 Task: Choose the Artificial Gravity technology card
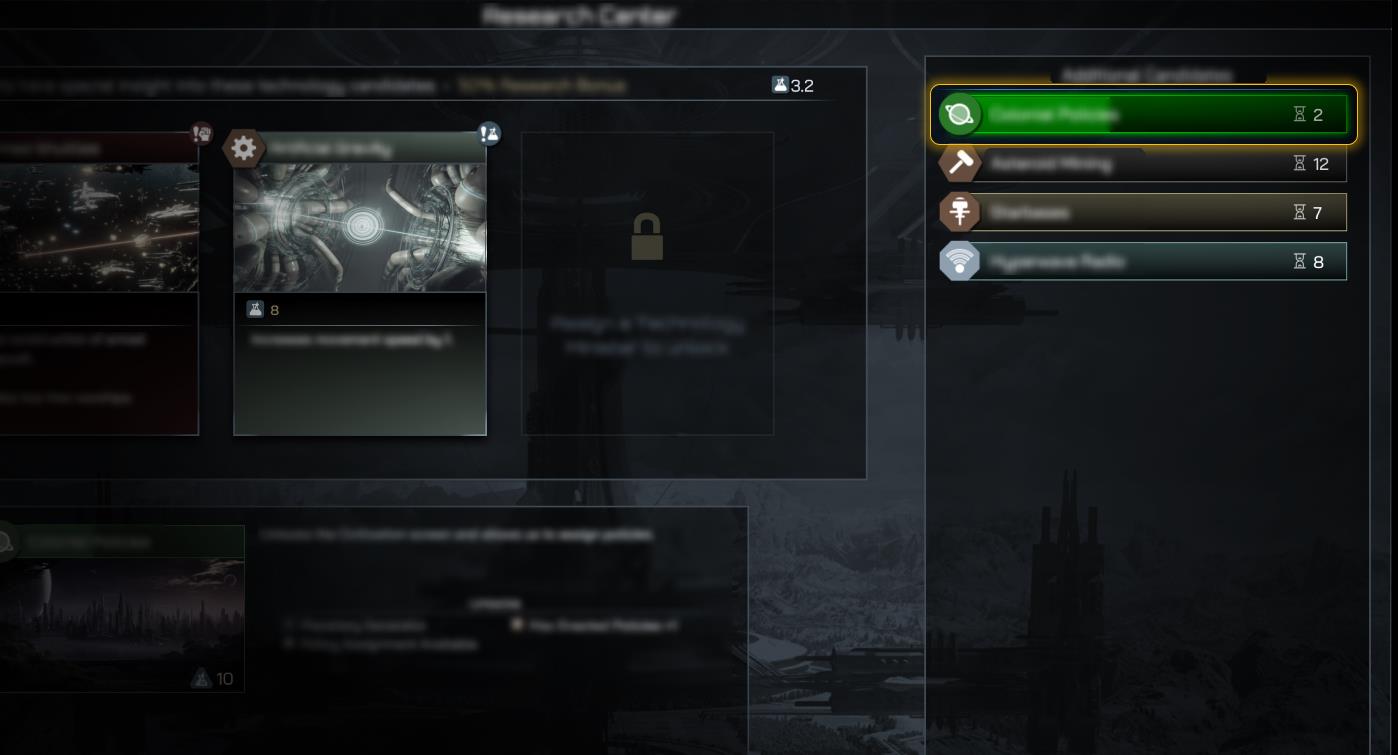click(360, 284)
